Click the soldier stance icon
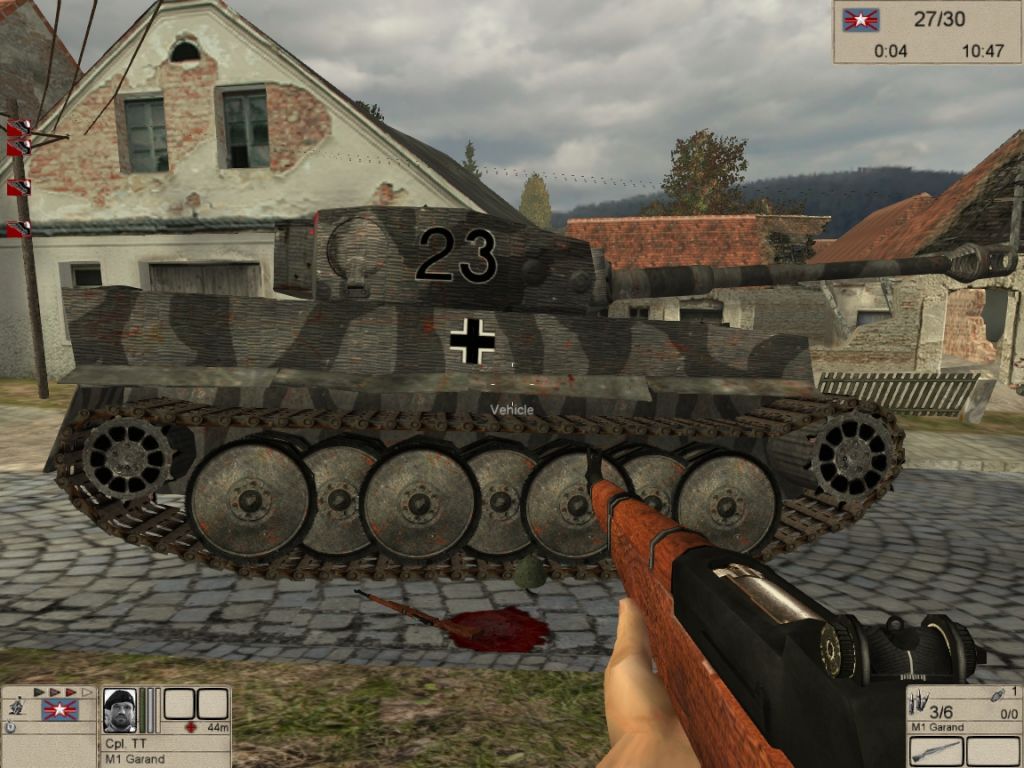This screenshot has height=768, width=1024. pyautogui.click(x=17, y=707)
